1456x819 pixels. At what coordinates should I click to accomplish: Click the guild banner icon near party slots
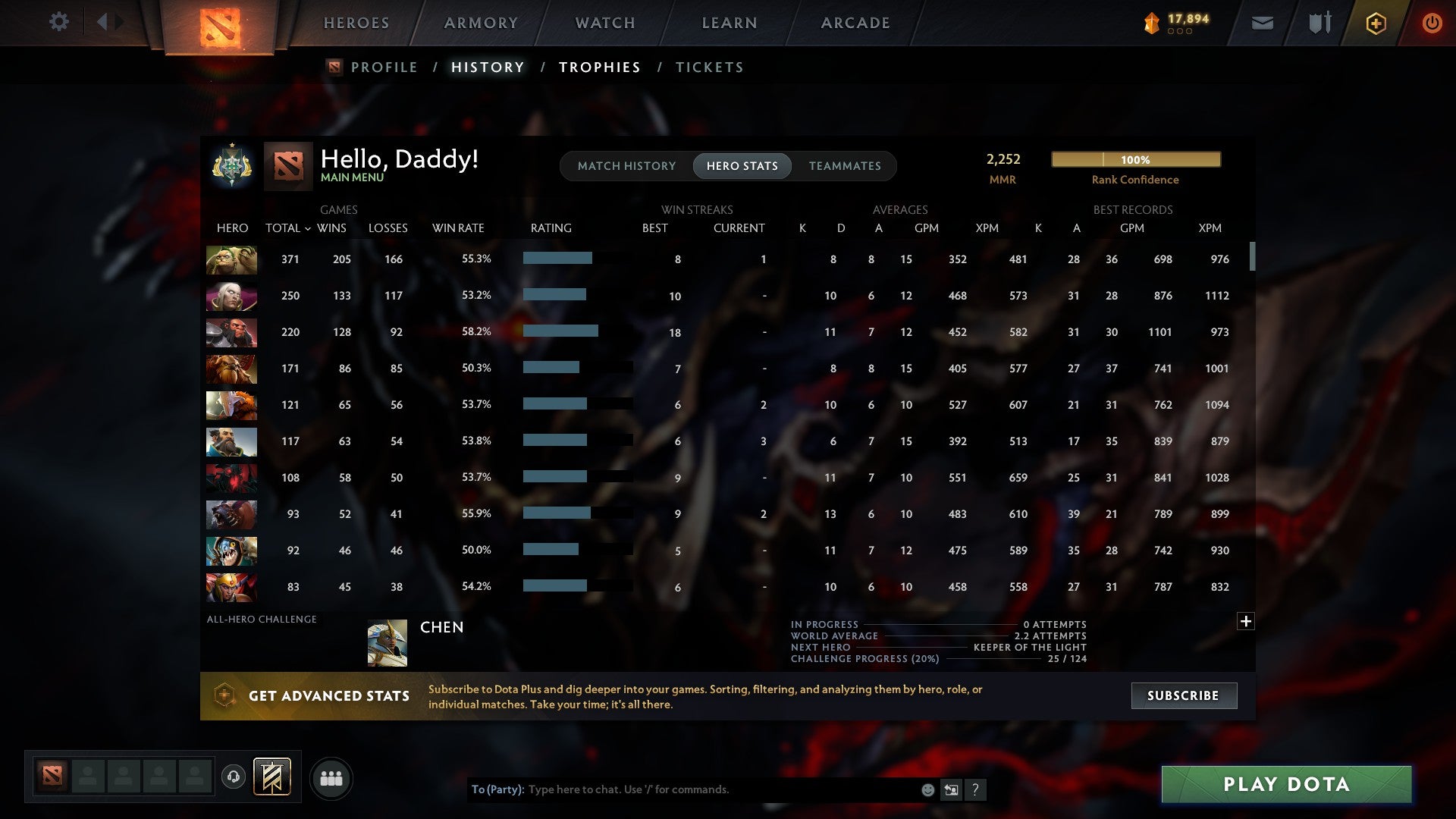[x=272, y=777]
